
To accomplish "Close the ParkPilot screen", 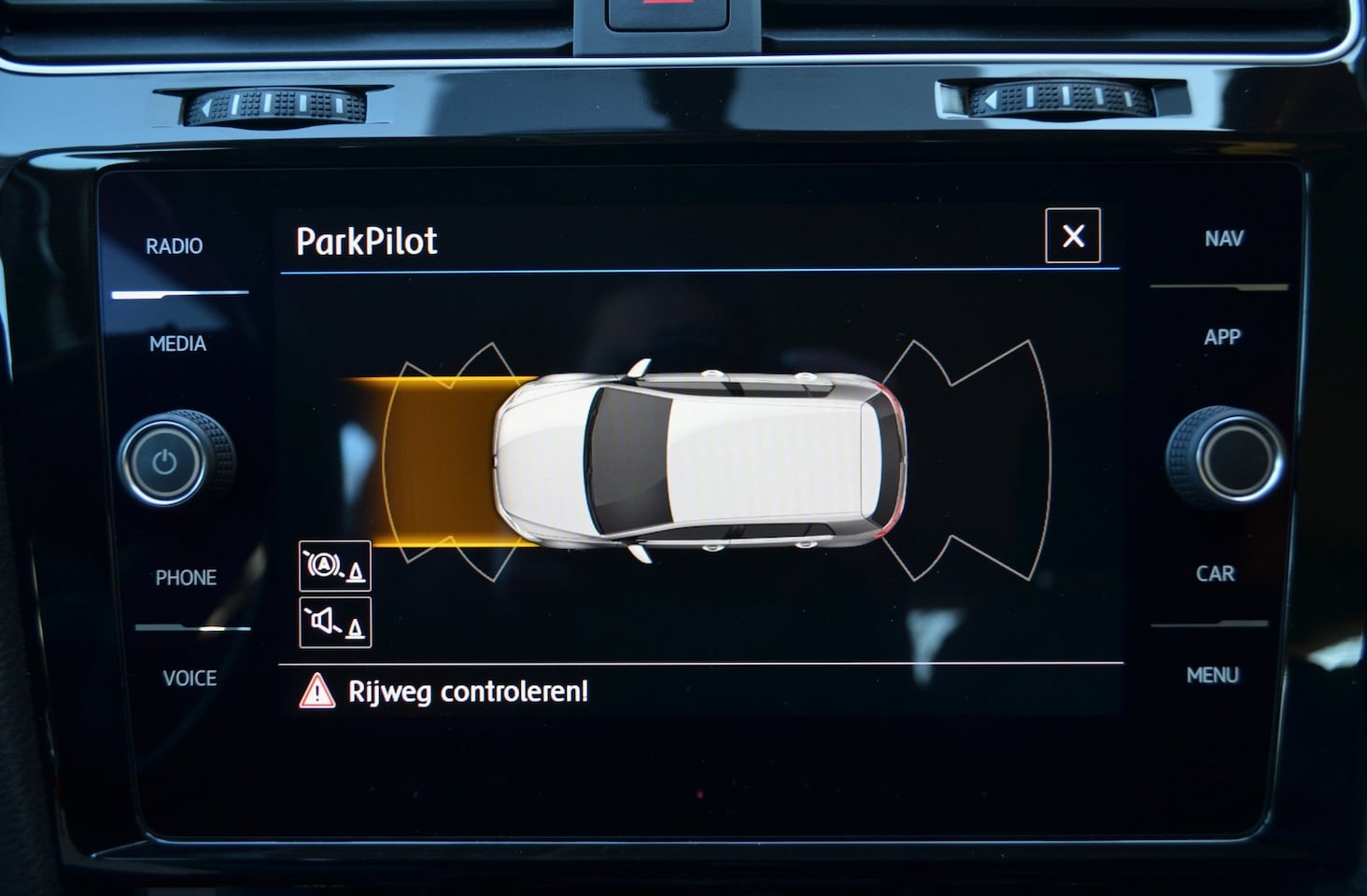I will [x=1073, y=236].
